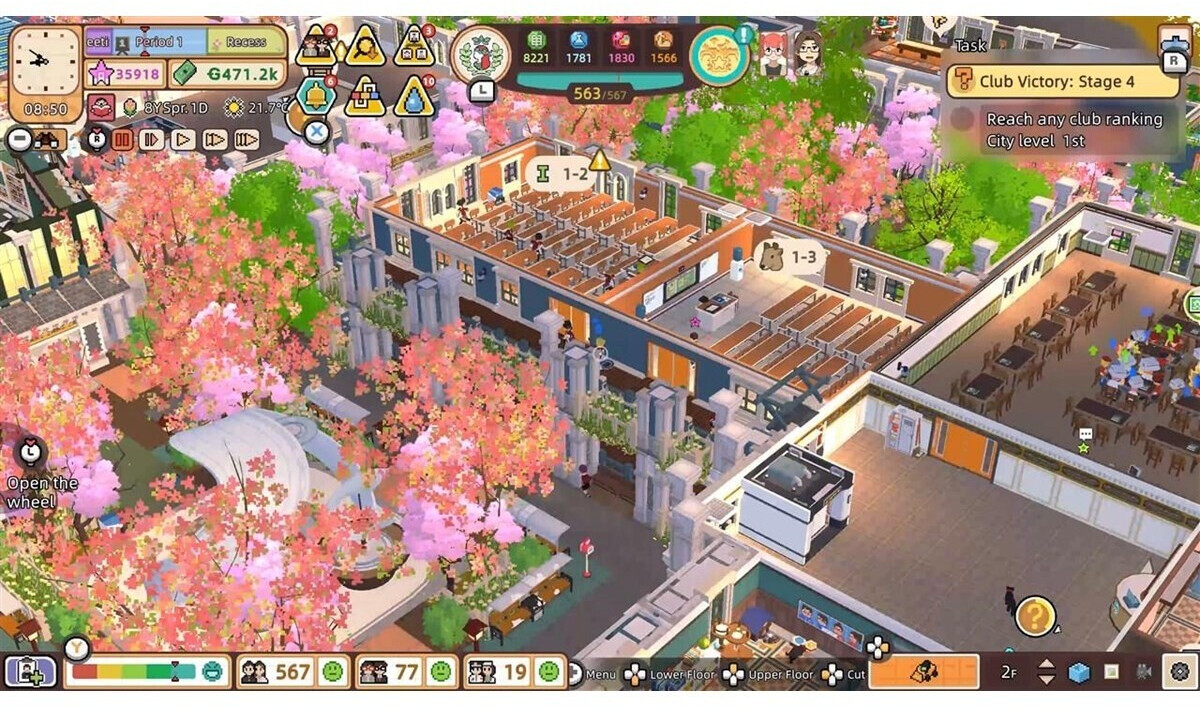The image size is (1200, 707).
Task: Open the yellow question mark help button
Action: point(1035,615)
